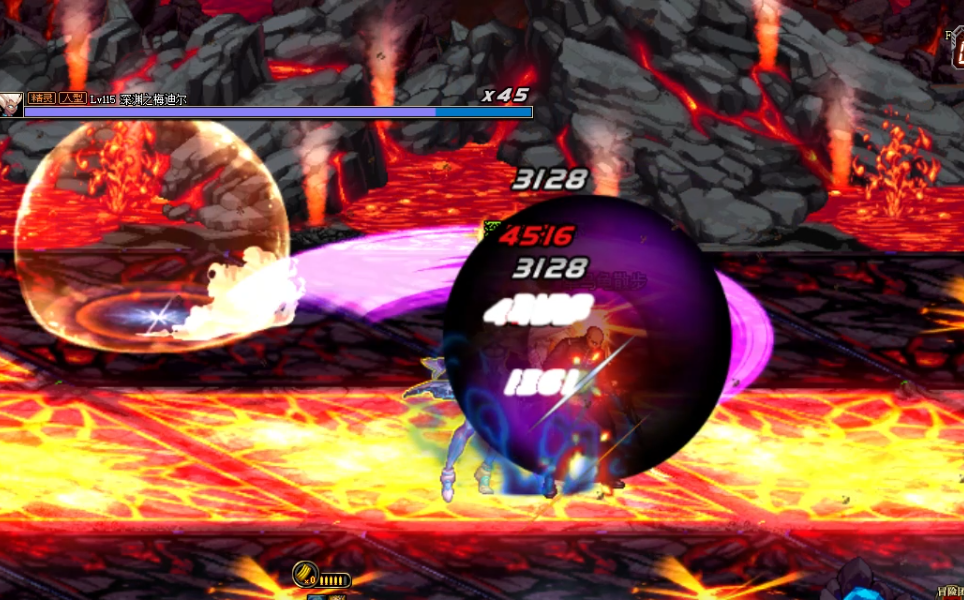Click the boss portrait beside the health bar
Image resolution: width=964 pixels, height=600 pixels.
pos(11,104)
